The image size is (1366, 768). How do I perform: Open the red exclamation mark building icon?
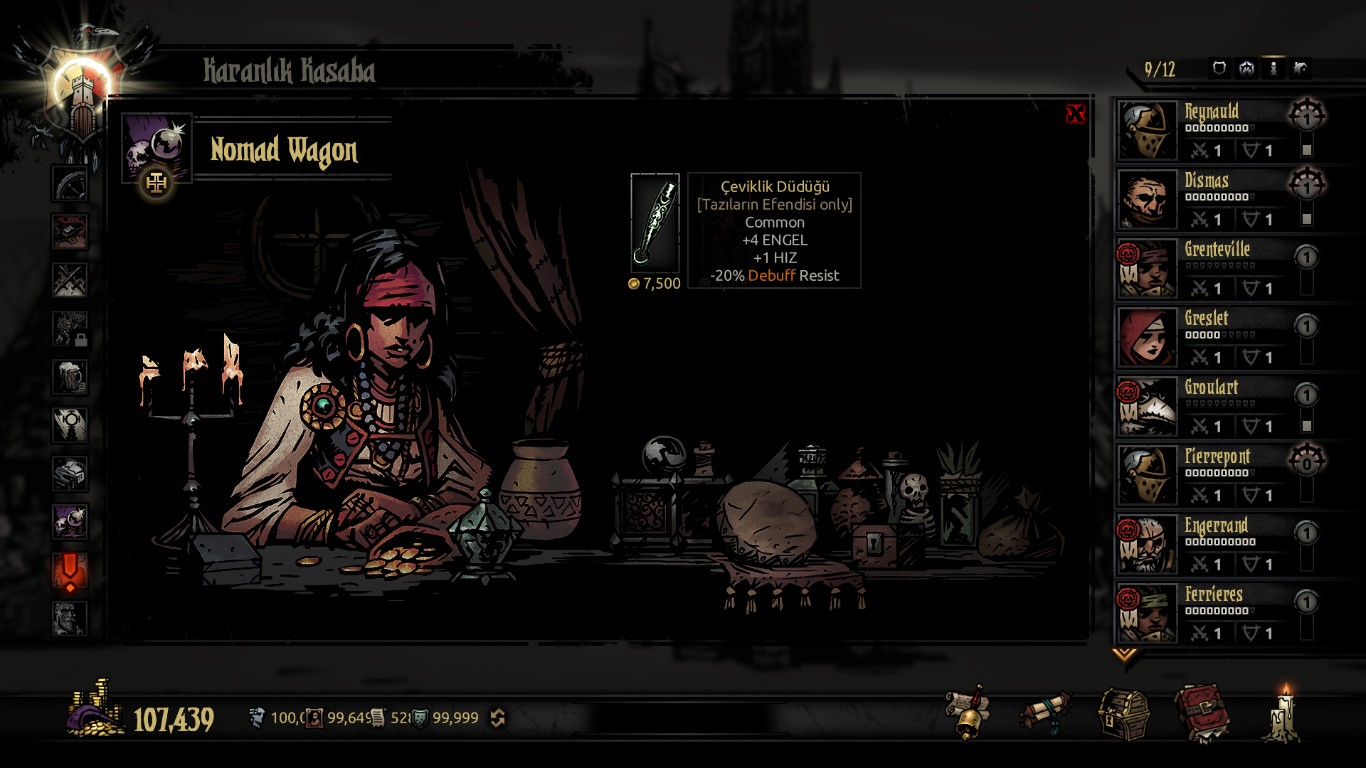[70, 571]
